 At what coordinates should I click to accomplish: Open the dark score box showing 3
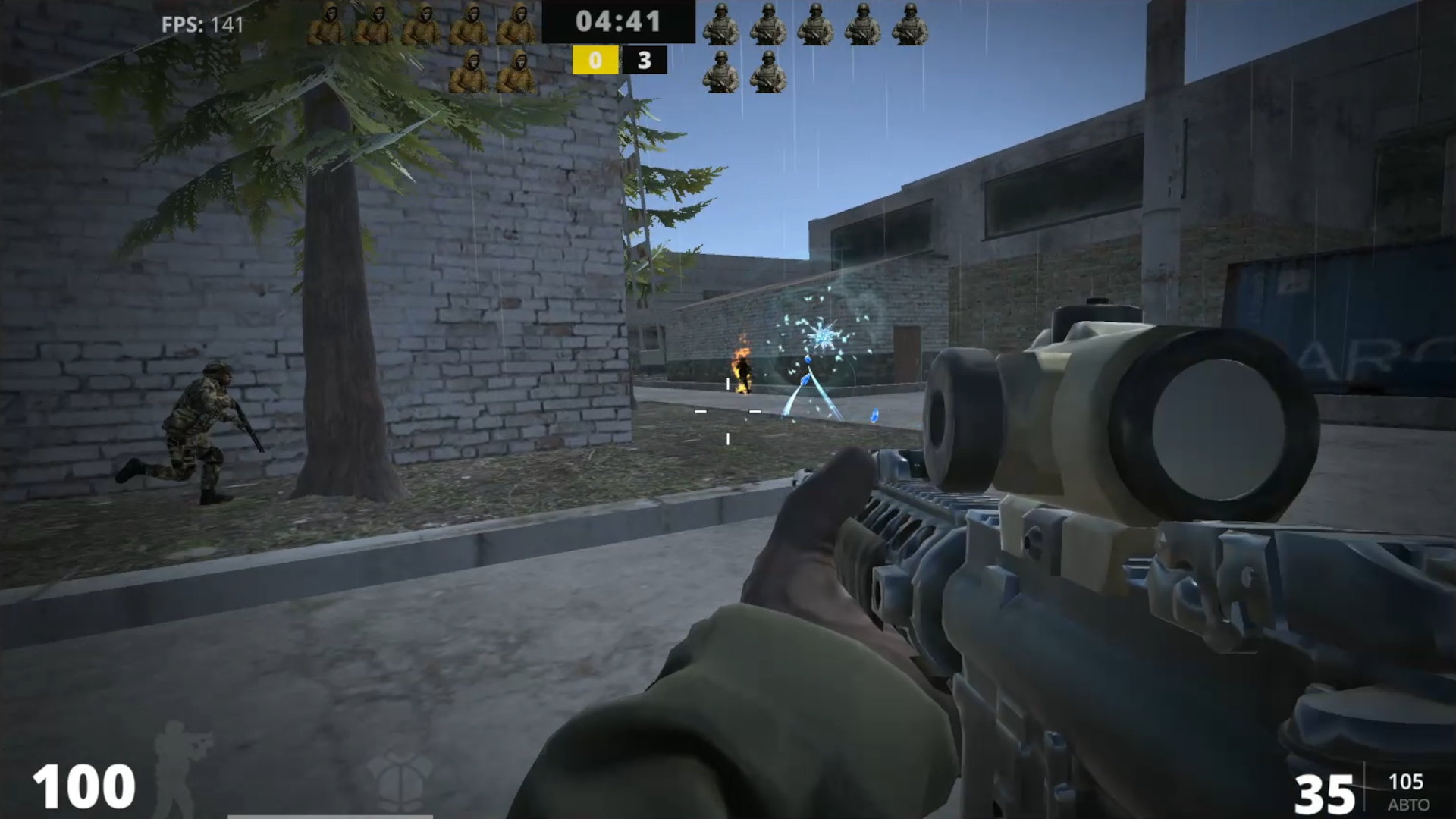pos(645,61)
